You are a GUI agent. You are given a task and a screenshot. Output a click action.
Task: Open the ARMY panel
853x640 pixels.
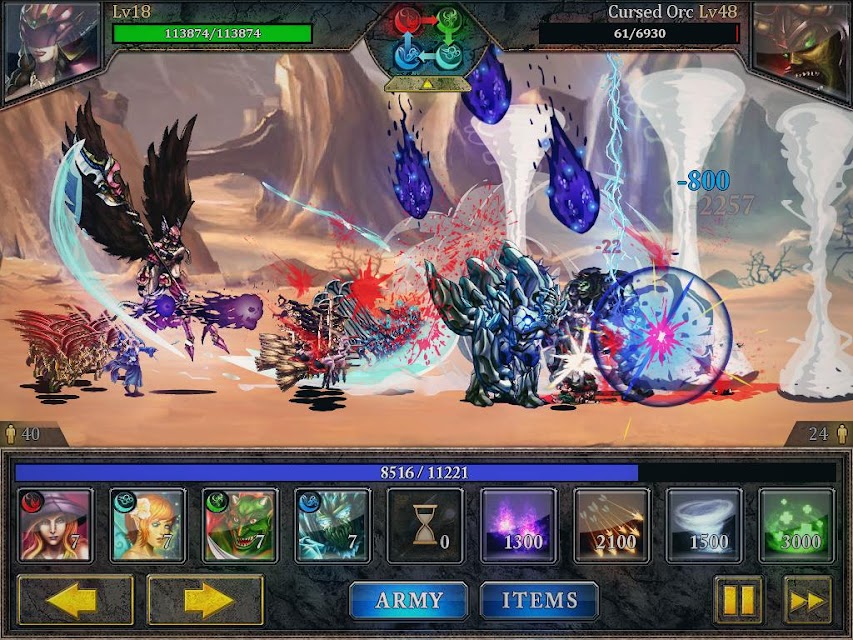(409, 600)
